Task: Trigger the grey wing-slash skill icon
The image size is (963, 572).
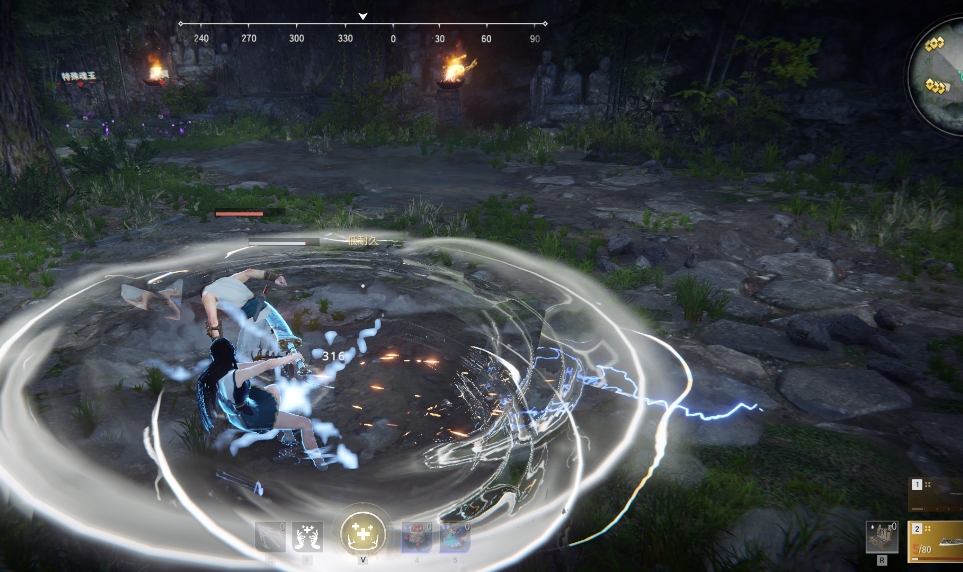Action: [x=270, y=537]
